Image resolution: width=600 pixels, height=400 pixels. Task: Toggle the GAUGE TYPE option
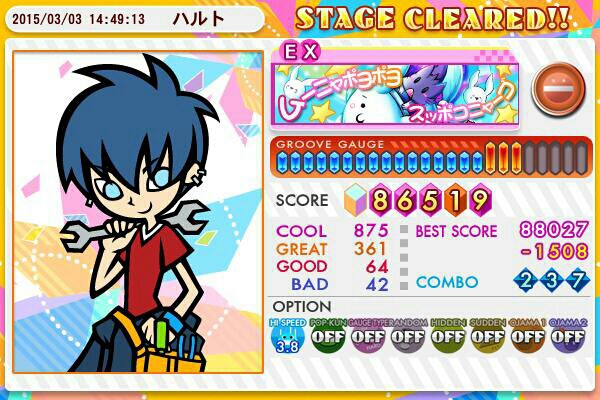[367, 337]
